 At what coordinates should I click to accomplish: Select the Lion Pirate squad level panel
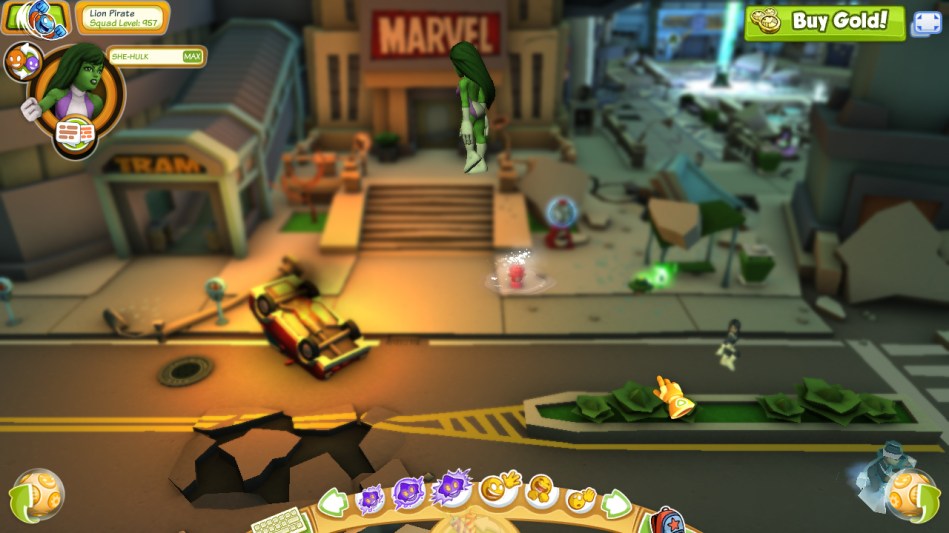tap(122, 17)
